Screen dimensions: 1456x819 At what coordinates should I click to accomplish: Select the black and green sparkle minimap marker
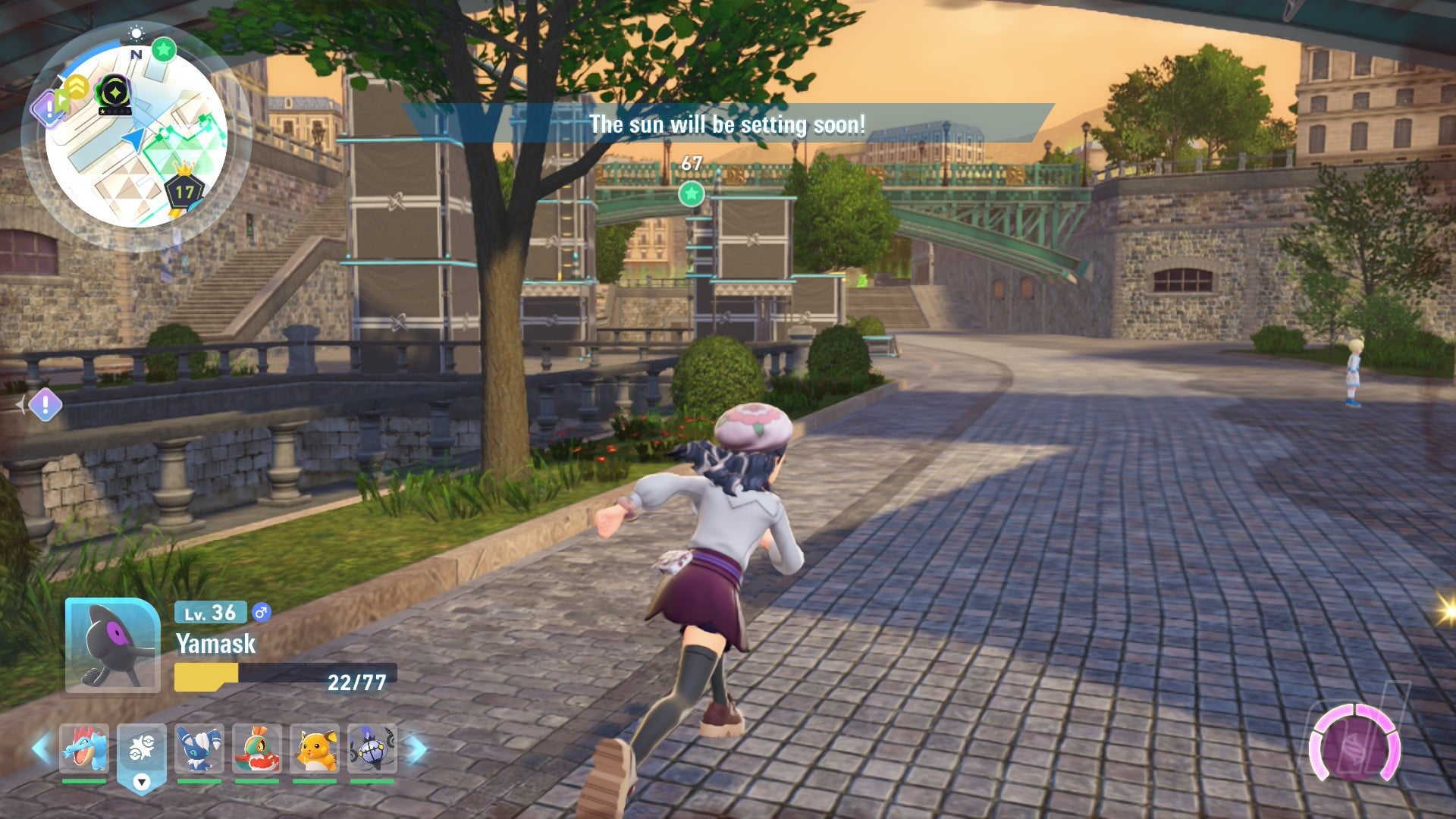coord(115,93)
